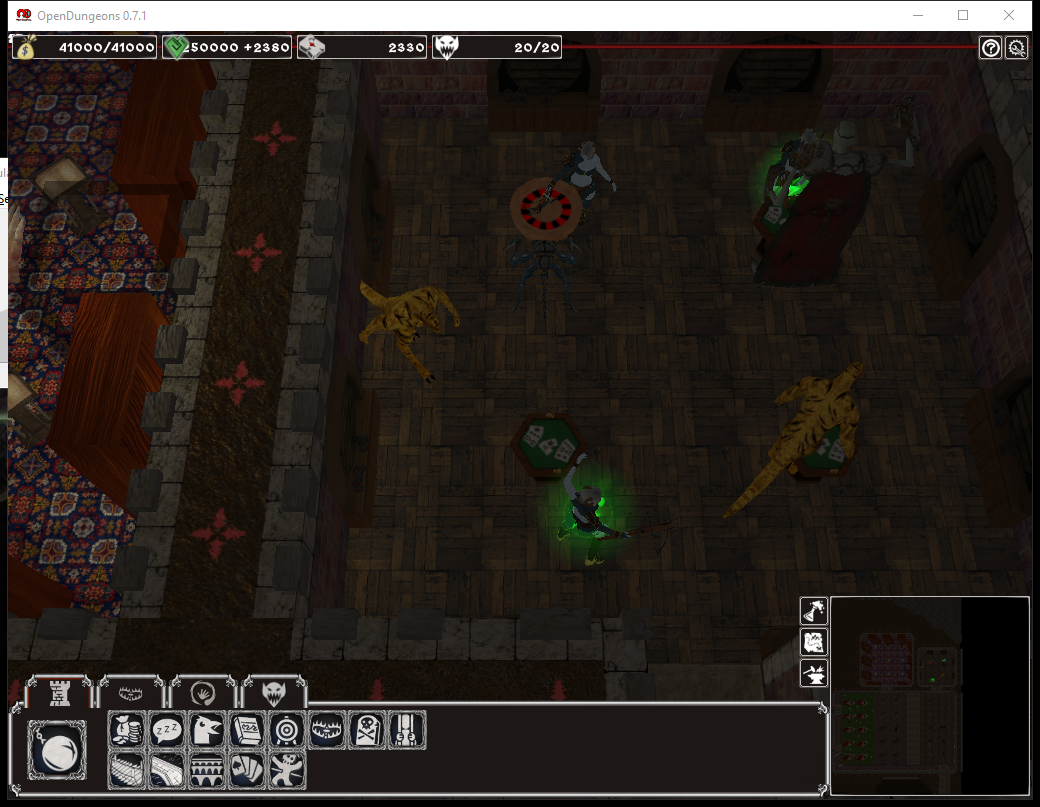The width and height of the screenshot is (1040, 807).
Task: Select the workshop room bear trap icon
Action: click(327, 730)
